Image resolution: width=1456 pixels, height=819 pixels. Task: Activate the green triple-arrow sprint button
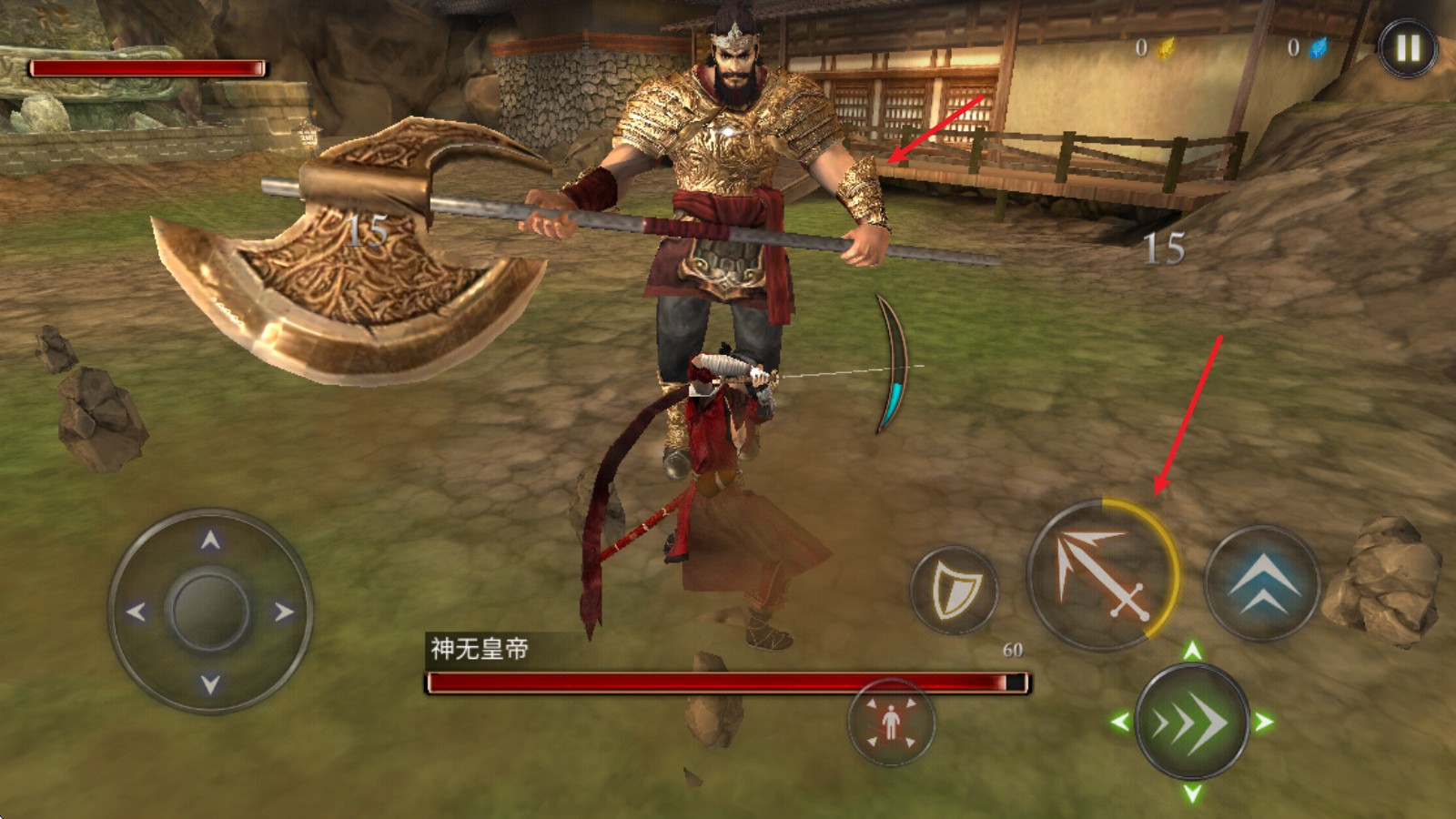coord(1192,723)
